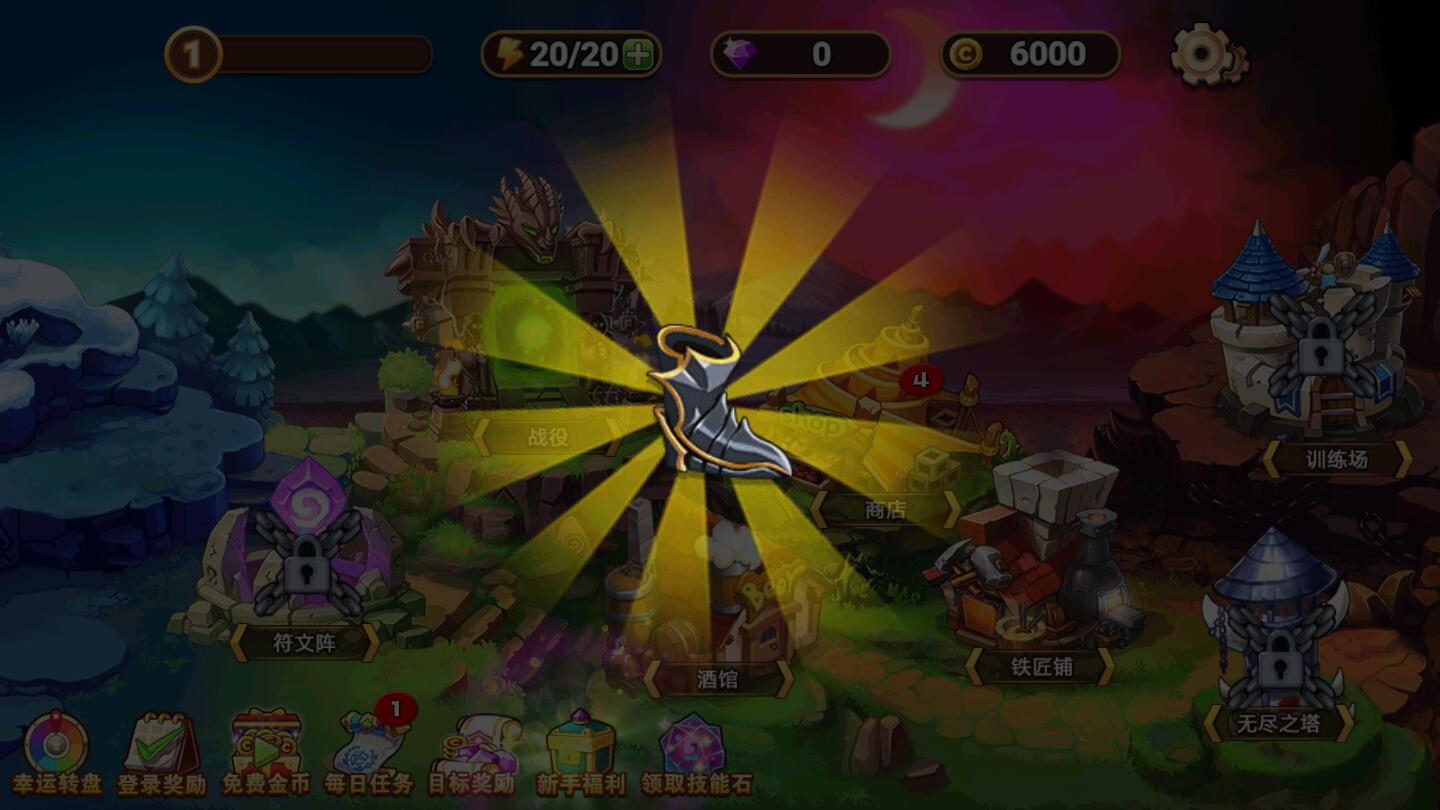Visit the 商店 shop with notification badge
Viewport: 1440px width, 810px height.
(x=884, y=510)
